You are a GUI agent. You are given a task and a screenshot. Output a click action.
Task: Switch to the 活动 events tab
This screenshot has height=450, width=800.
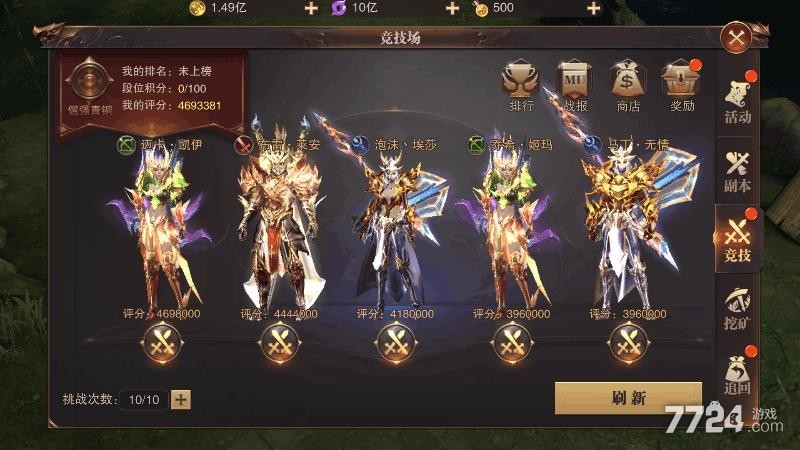click(x=737, y=102)
